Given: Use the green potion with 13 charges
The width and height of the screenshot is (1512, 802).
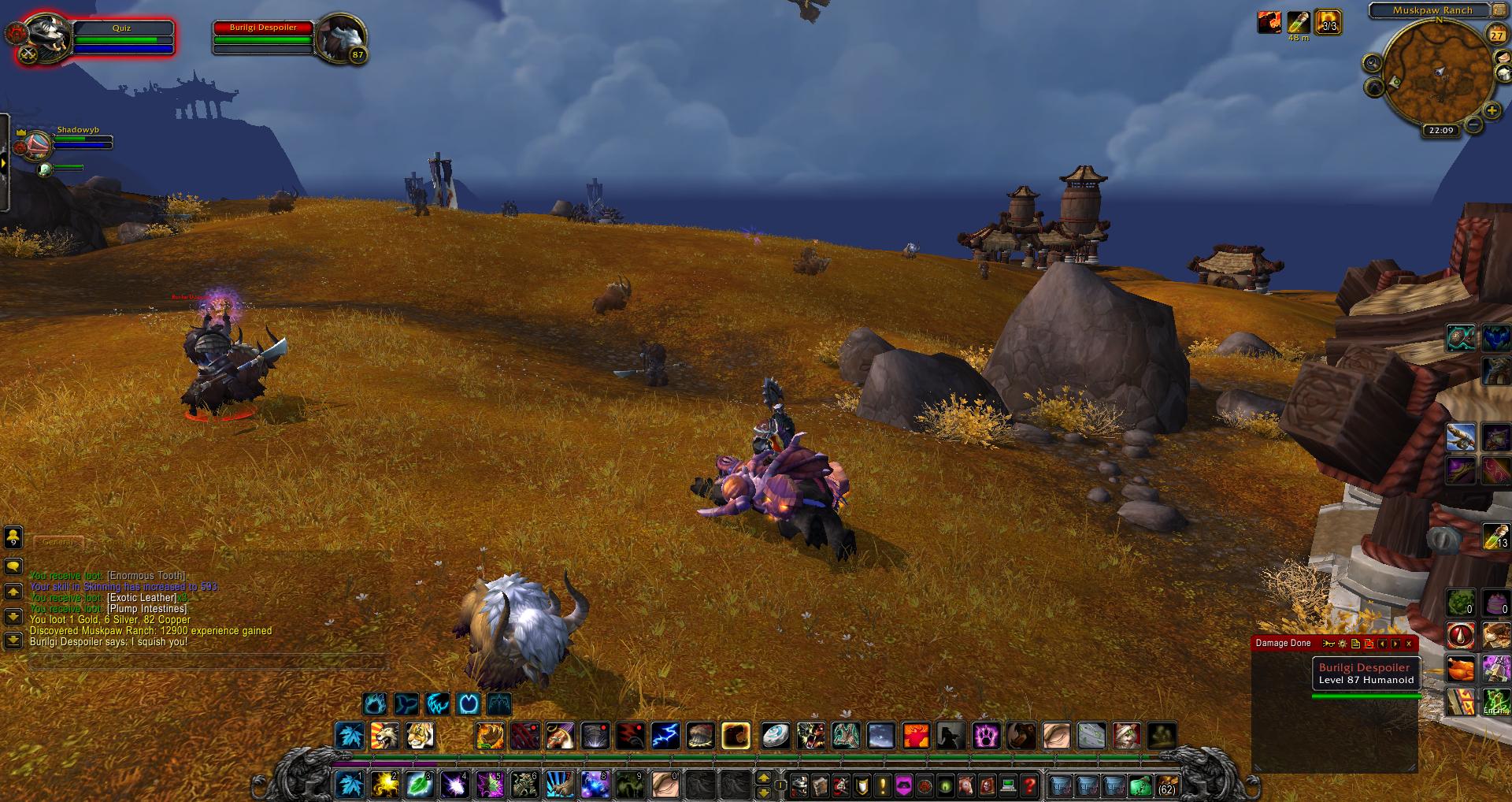Looking at the screenshot, I should (x=1495, y=537).
